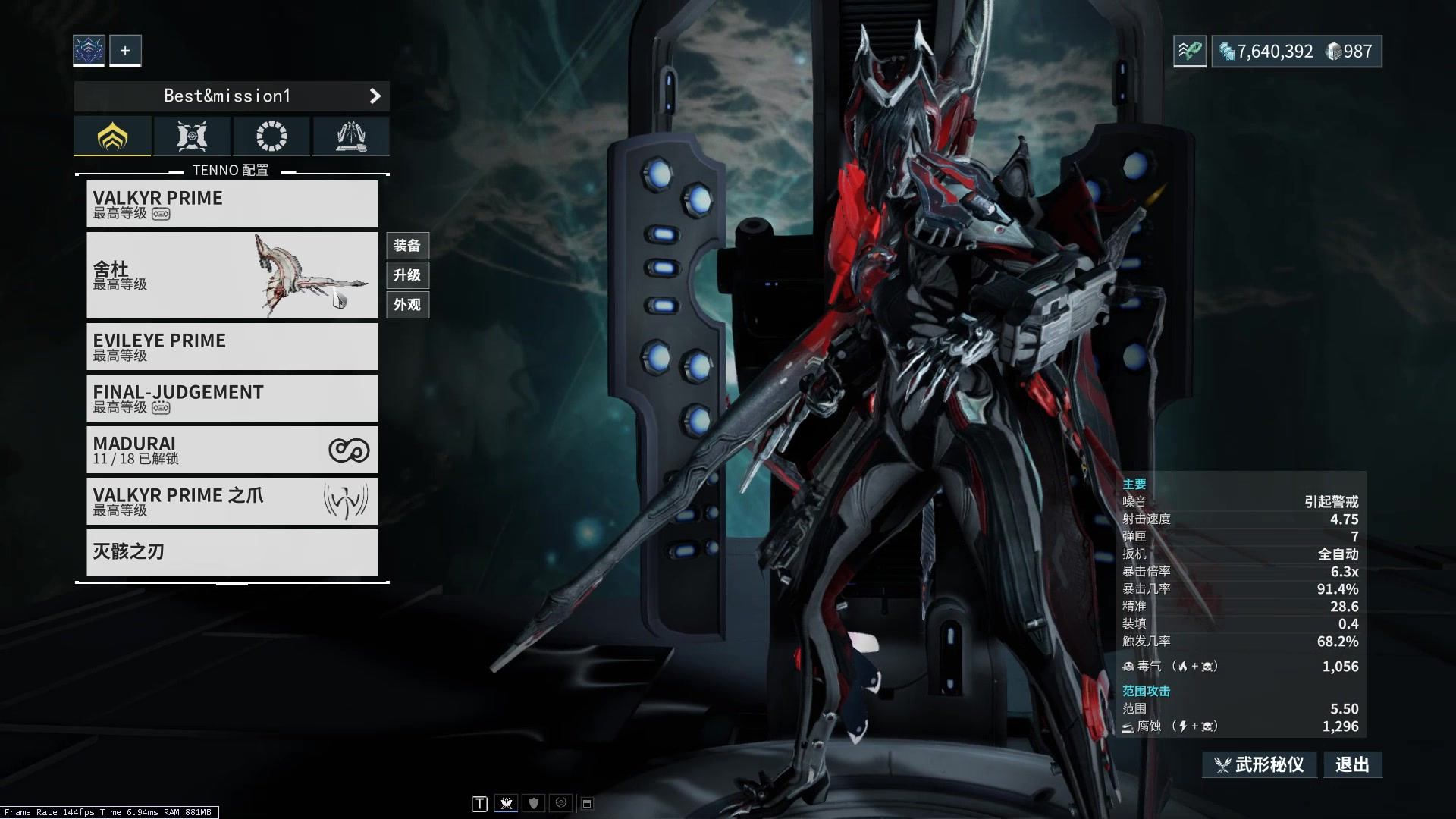This screenshot has width=1456, height=819.
Task: Click the 退出 exit button
Action: click(1352, 764)
